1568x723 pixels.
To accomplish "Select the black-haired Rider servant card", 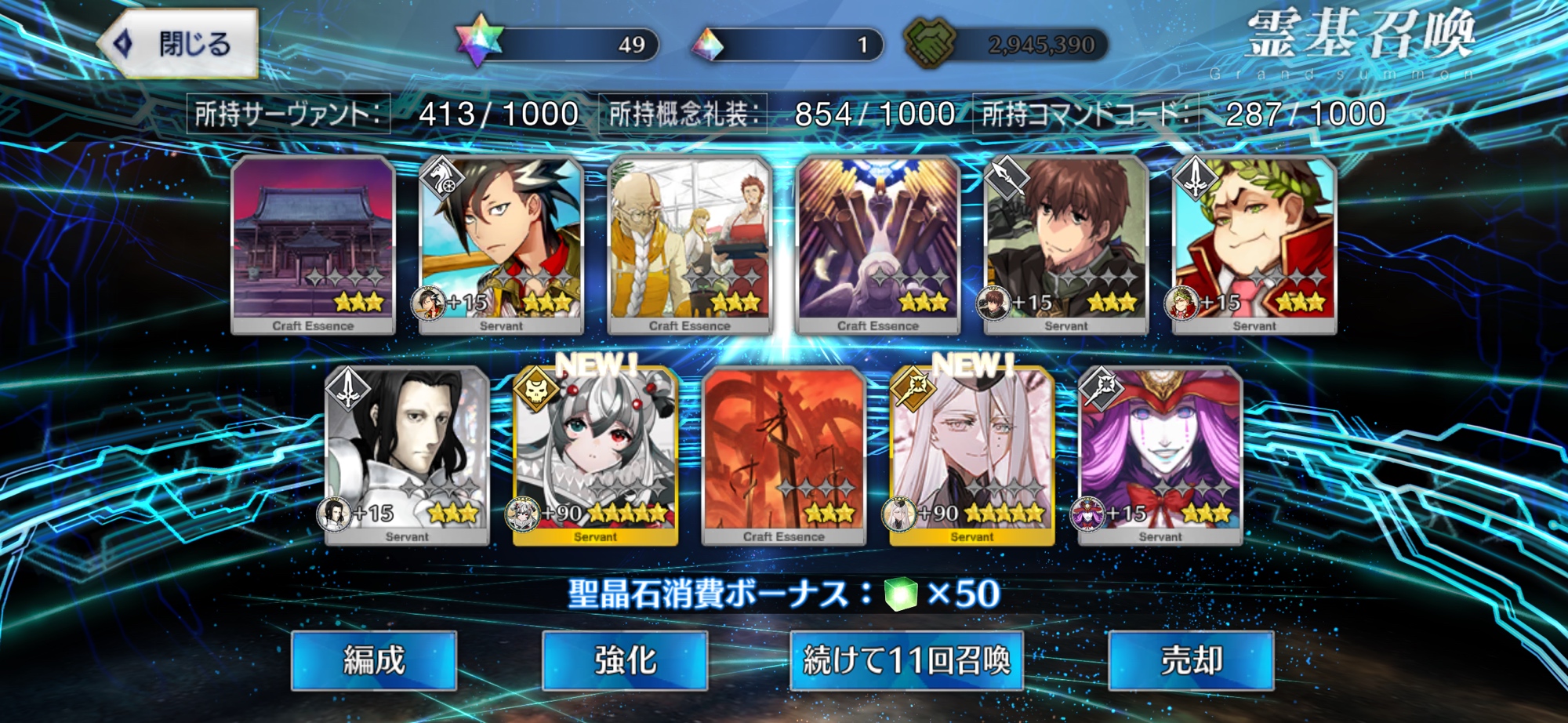I will 501,245.
